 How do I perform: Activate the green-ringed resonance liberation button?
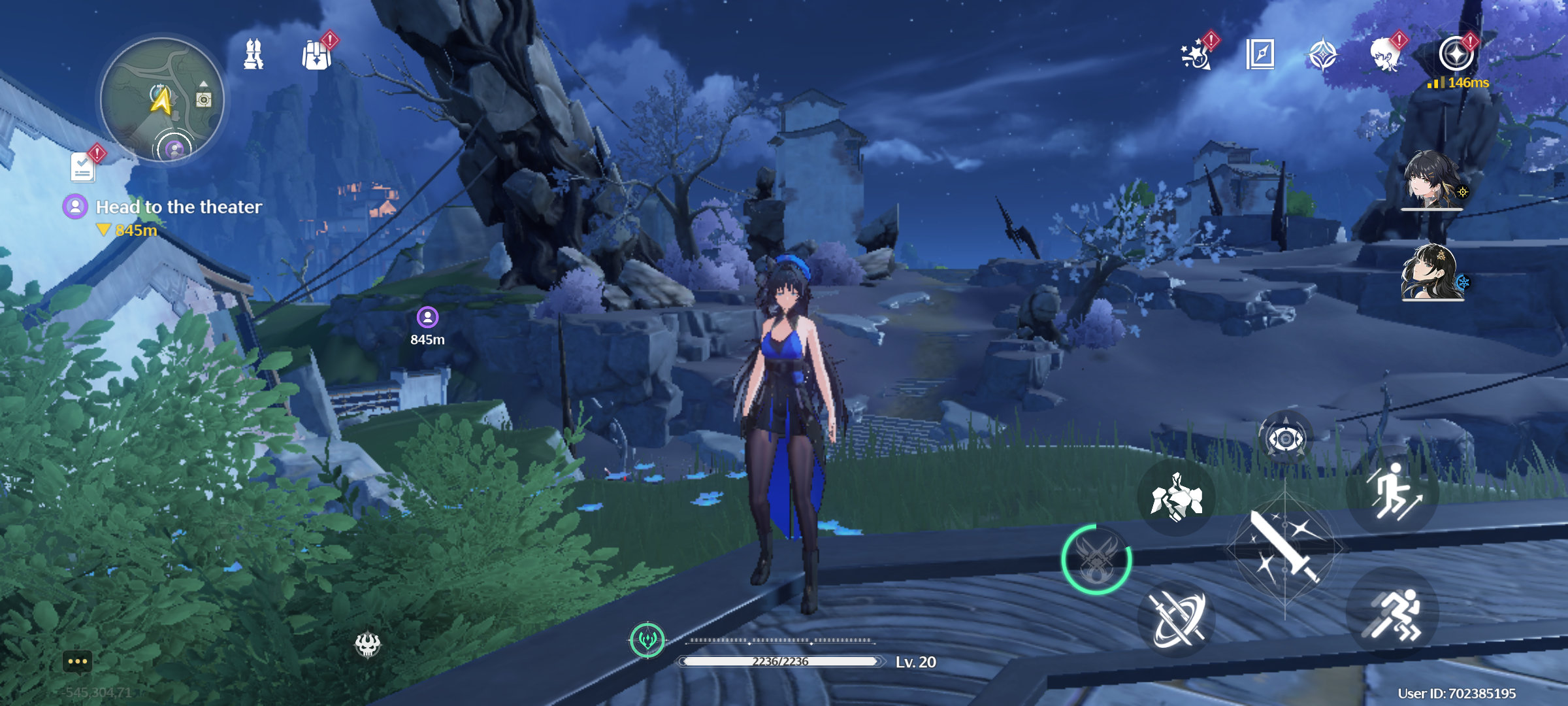click(x=1097, y=560)
